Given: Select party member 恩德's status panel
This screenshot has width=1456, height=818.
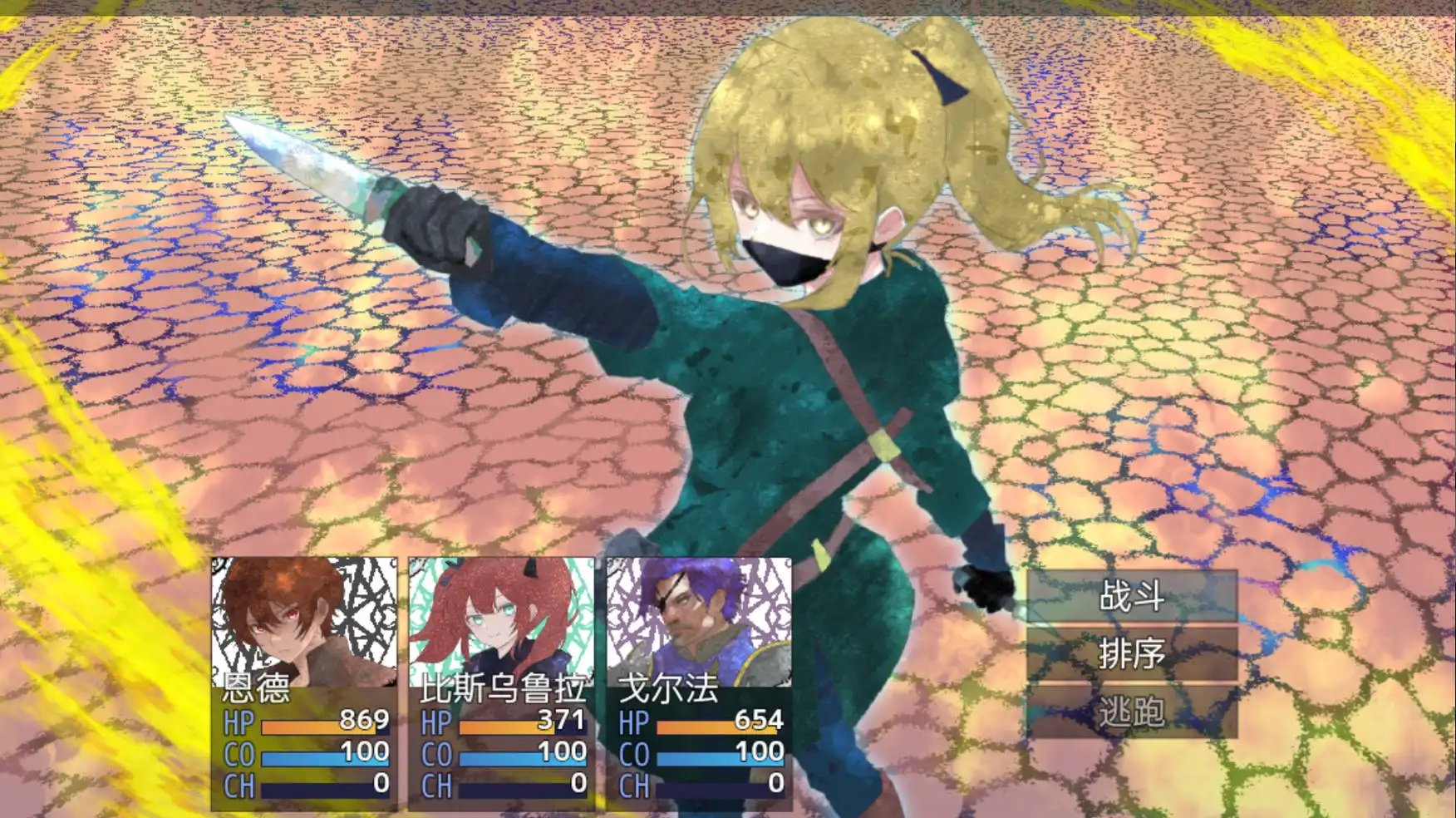Looking at the screenshot, I should pyautogui.click(x=304, y=683).
